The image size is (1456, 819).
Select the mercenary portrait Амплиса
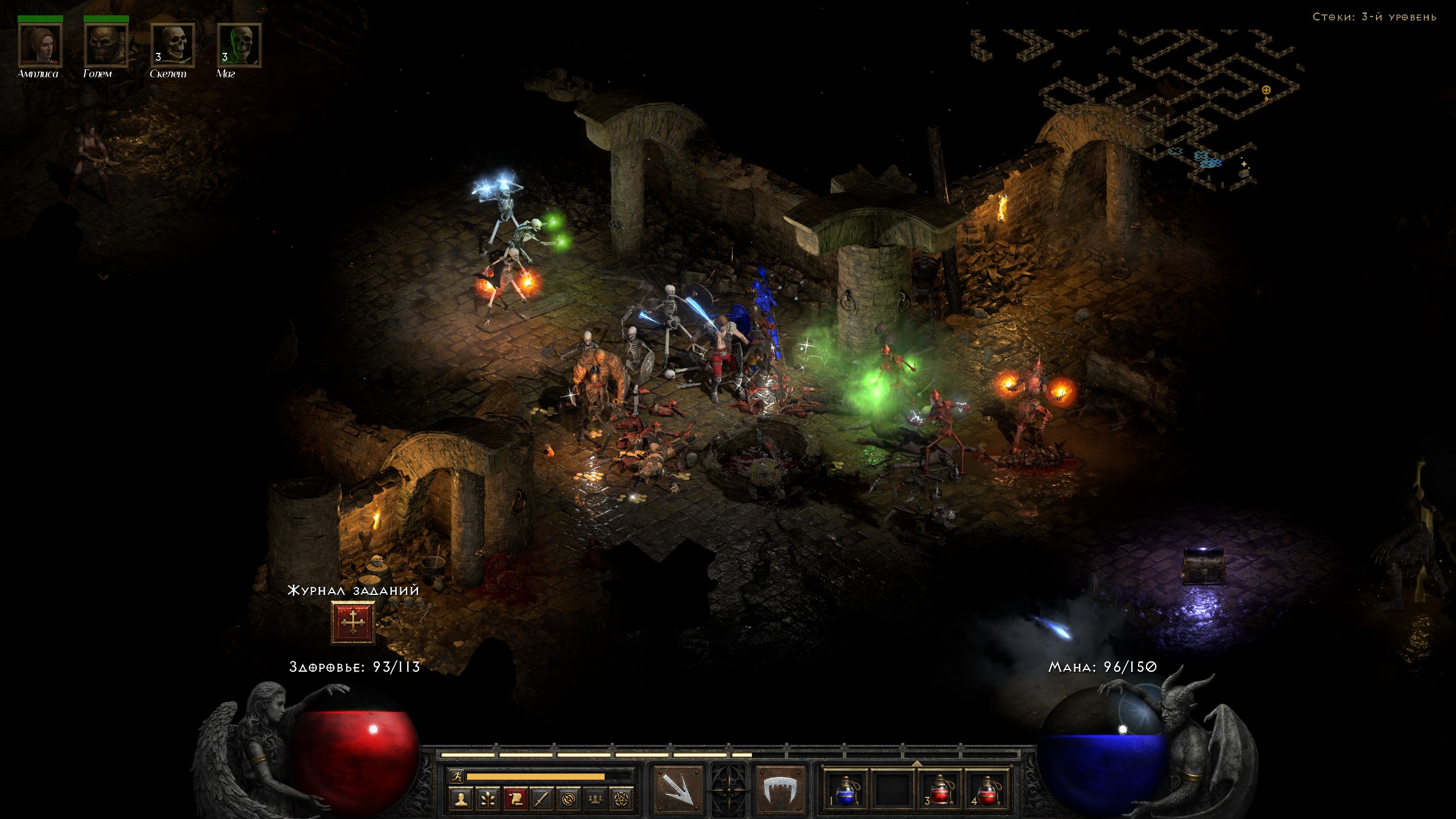[x=40, y=45]
